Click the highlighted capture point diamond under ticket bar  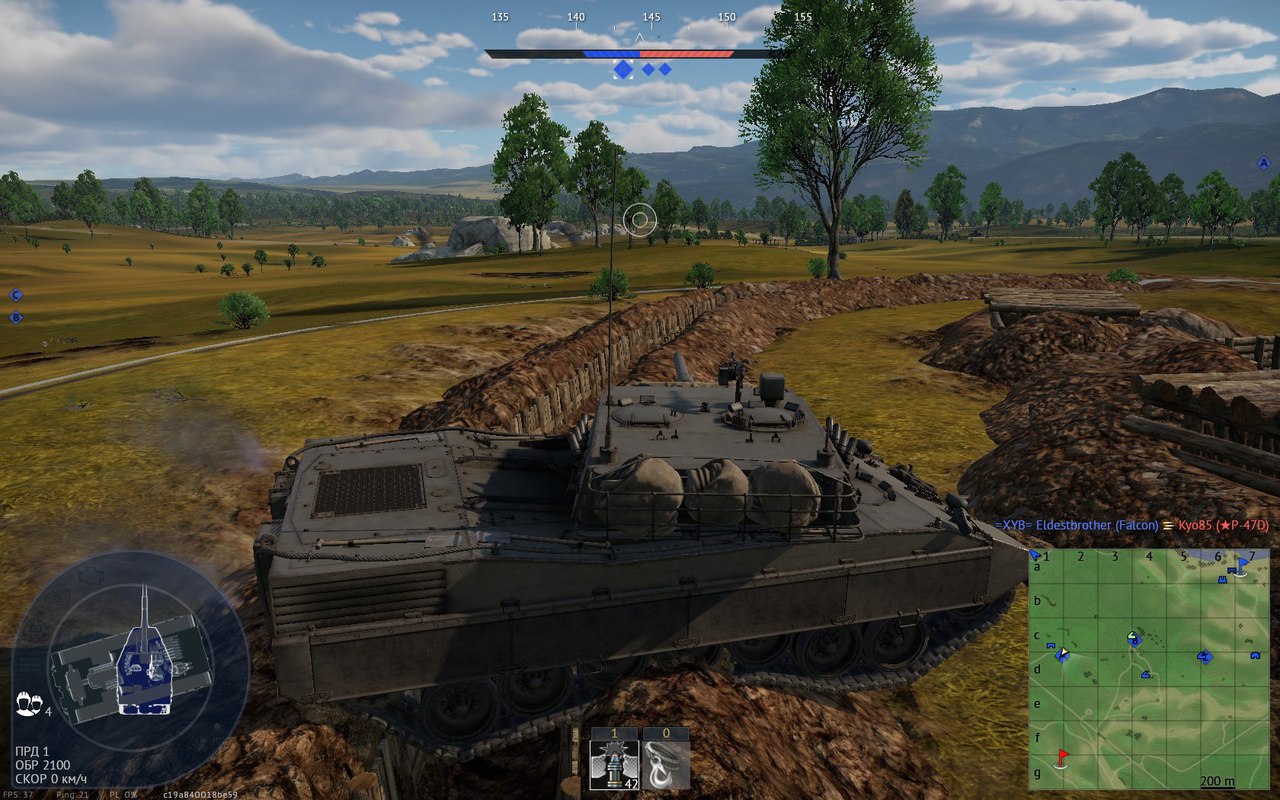(623, 69)
